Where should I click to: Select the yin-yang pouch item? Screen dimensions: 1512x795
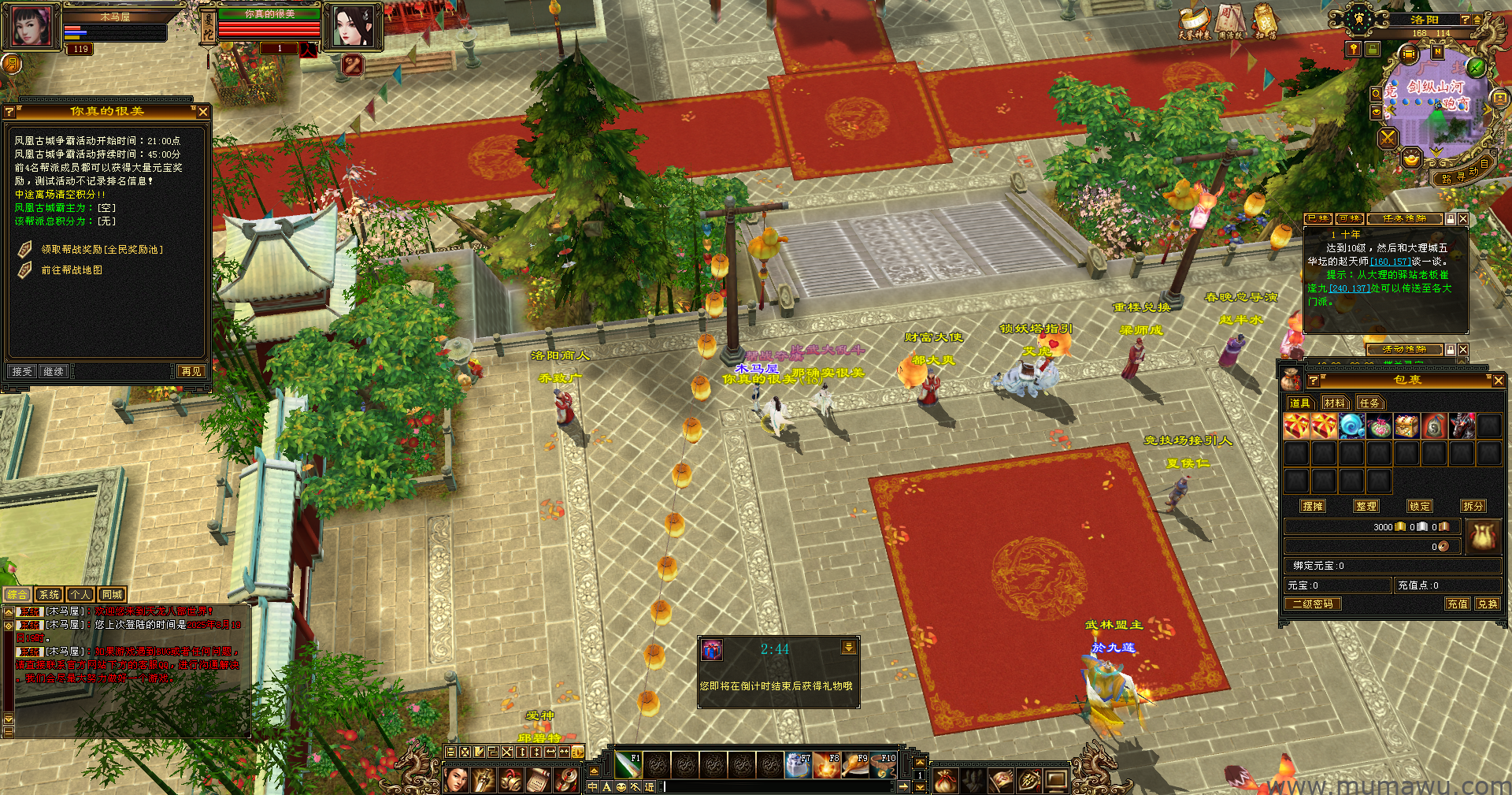1434,426
